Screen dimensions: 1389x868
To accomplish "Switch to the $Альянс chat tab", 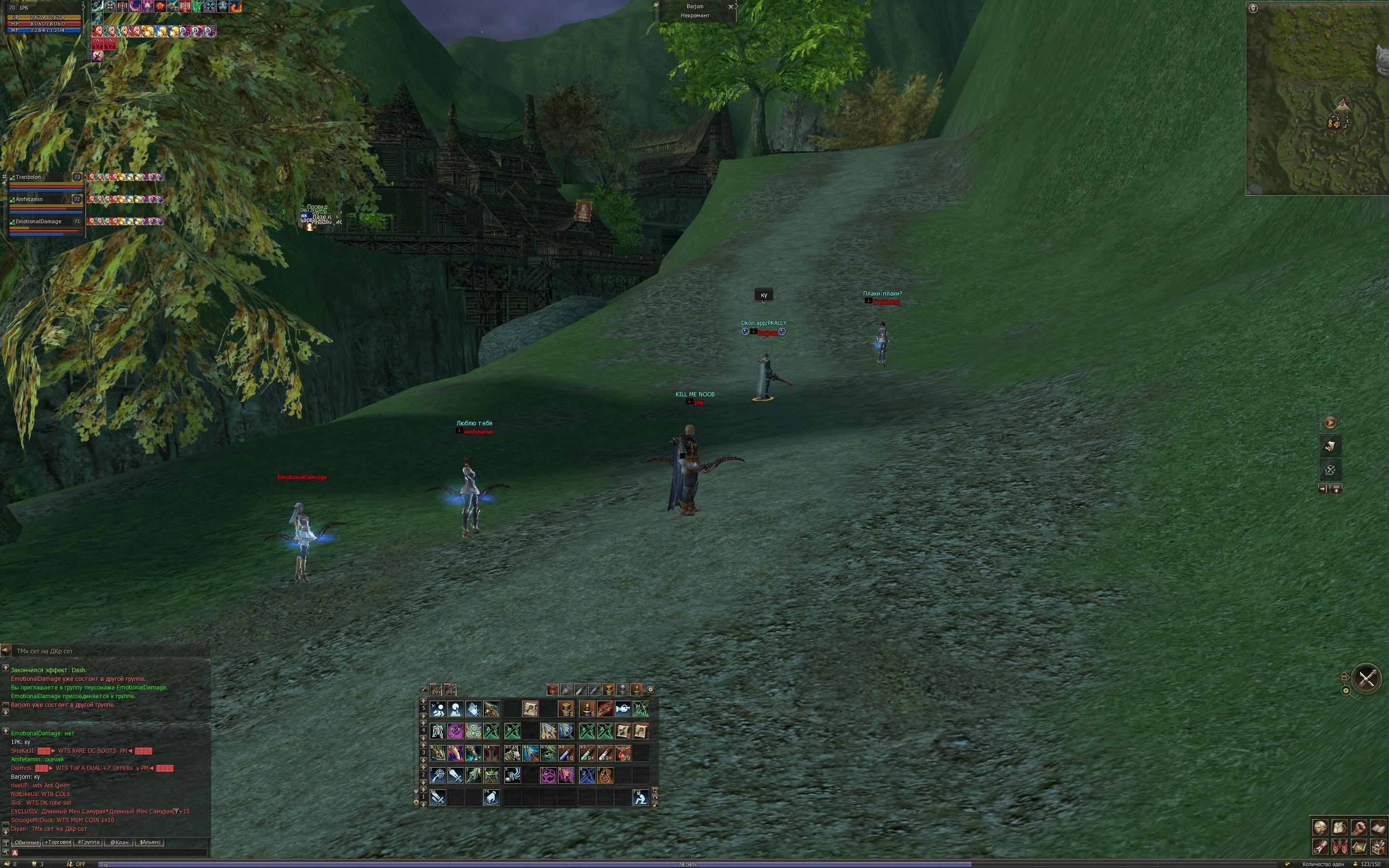I will 150,842.
